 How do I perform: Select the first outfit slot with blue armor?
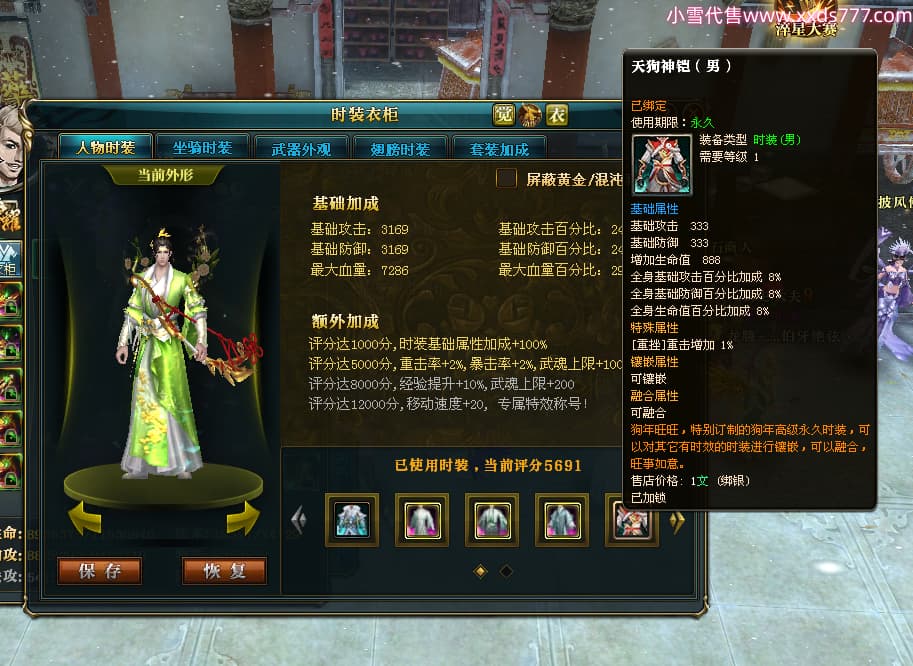click(x=352, y=520)
